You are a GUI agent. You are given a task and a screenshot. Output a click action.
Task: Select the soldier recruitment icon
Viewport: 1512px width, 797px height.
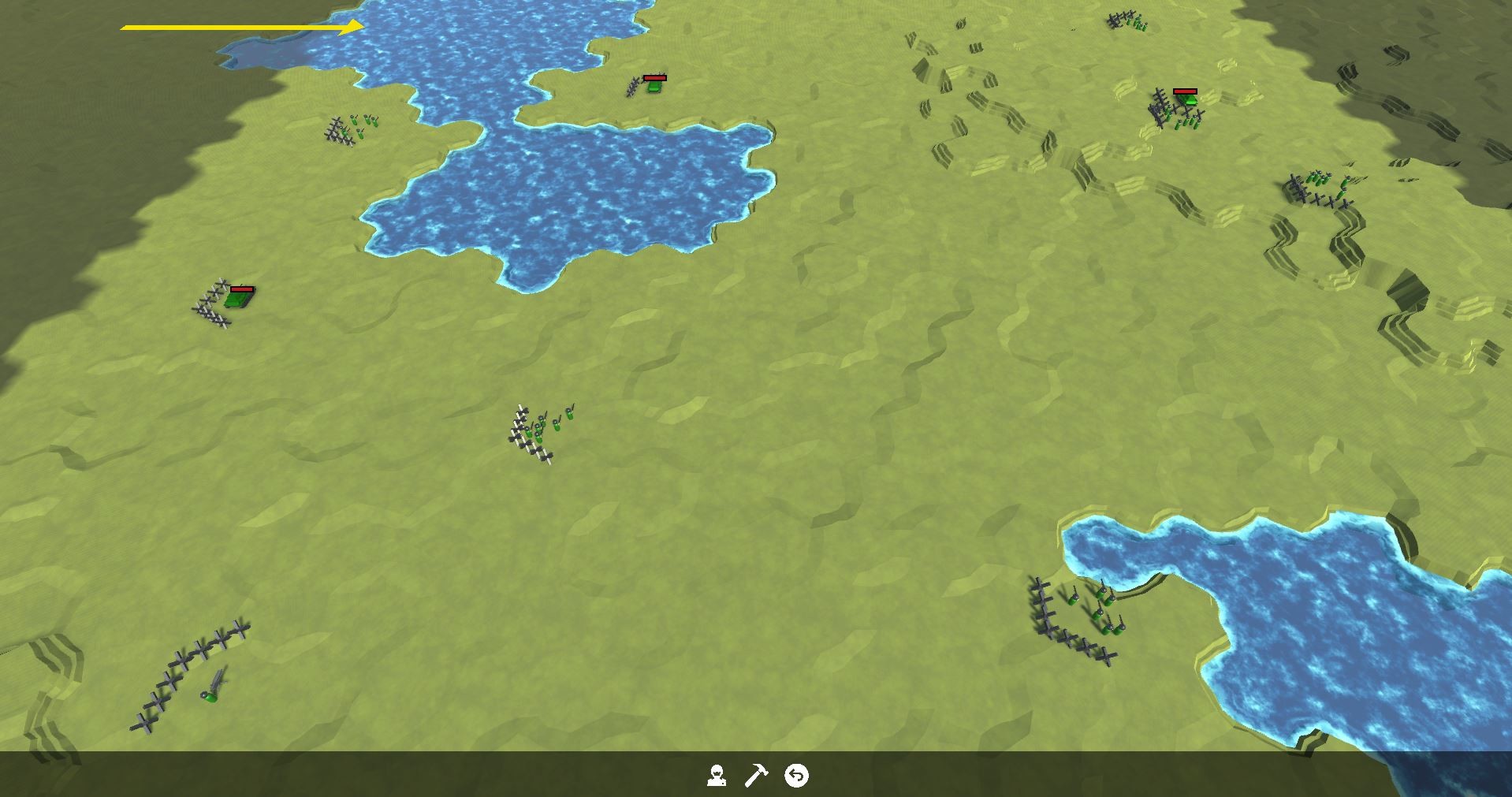[717, 775]
